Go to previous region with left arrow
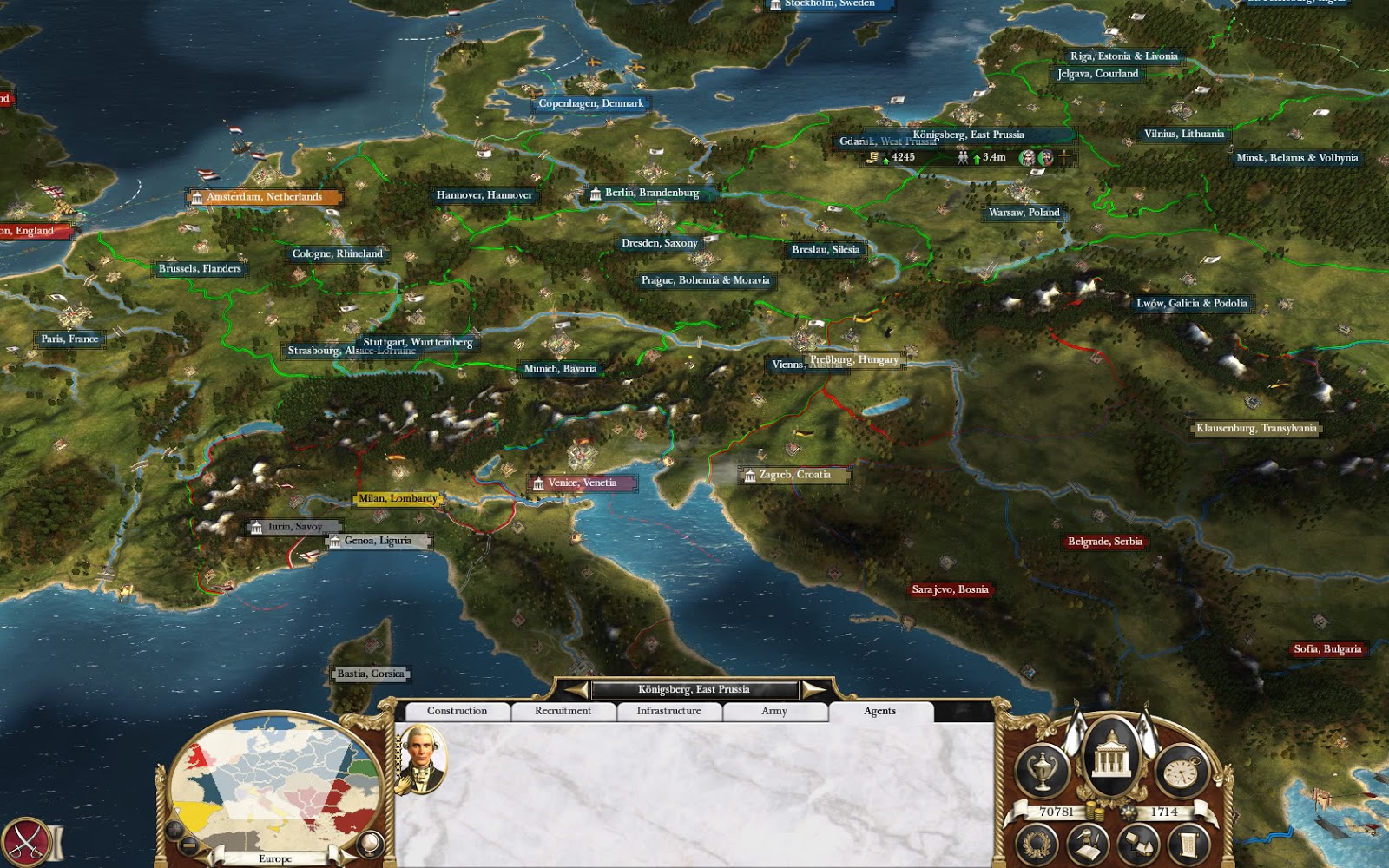The image size is (1389, 868). tap(576, 690)
